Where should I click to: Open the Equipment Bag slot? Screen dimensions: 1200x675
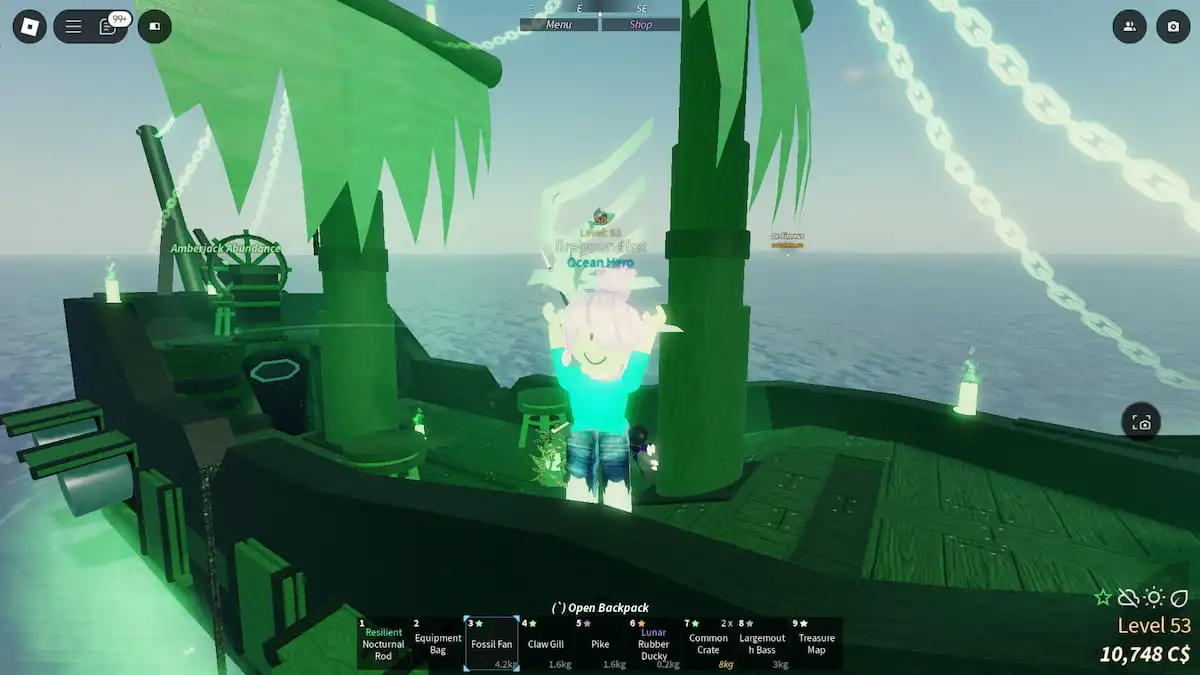point(437,643)
